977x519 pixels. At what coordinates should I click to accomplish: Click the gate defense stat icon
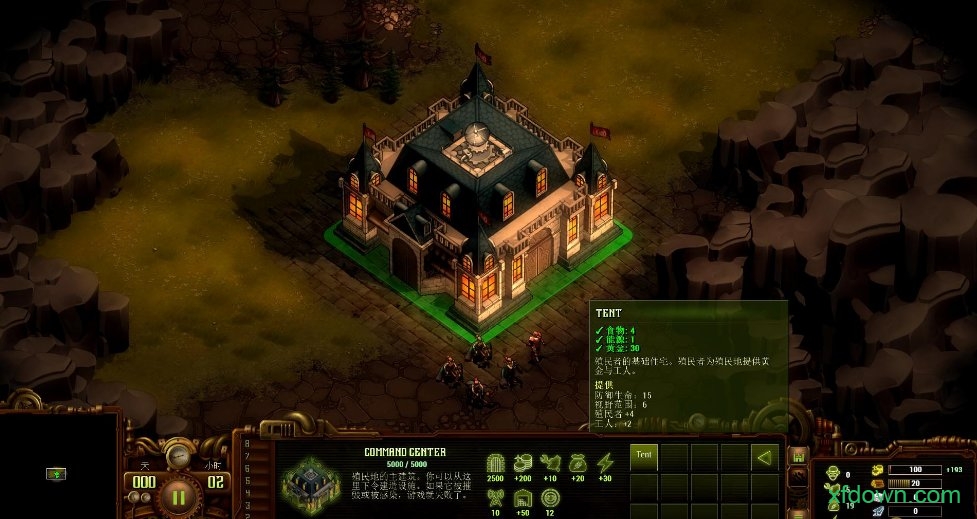[x=495, y=463]
